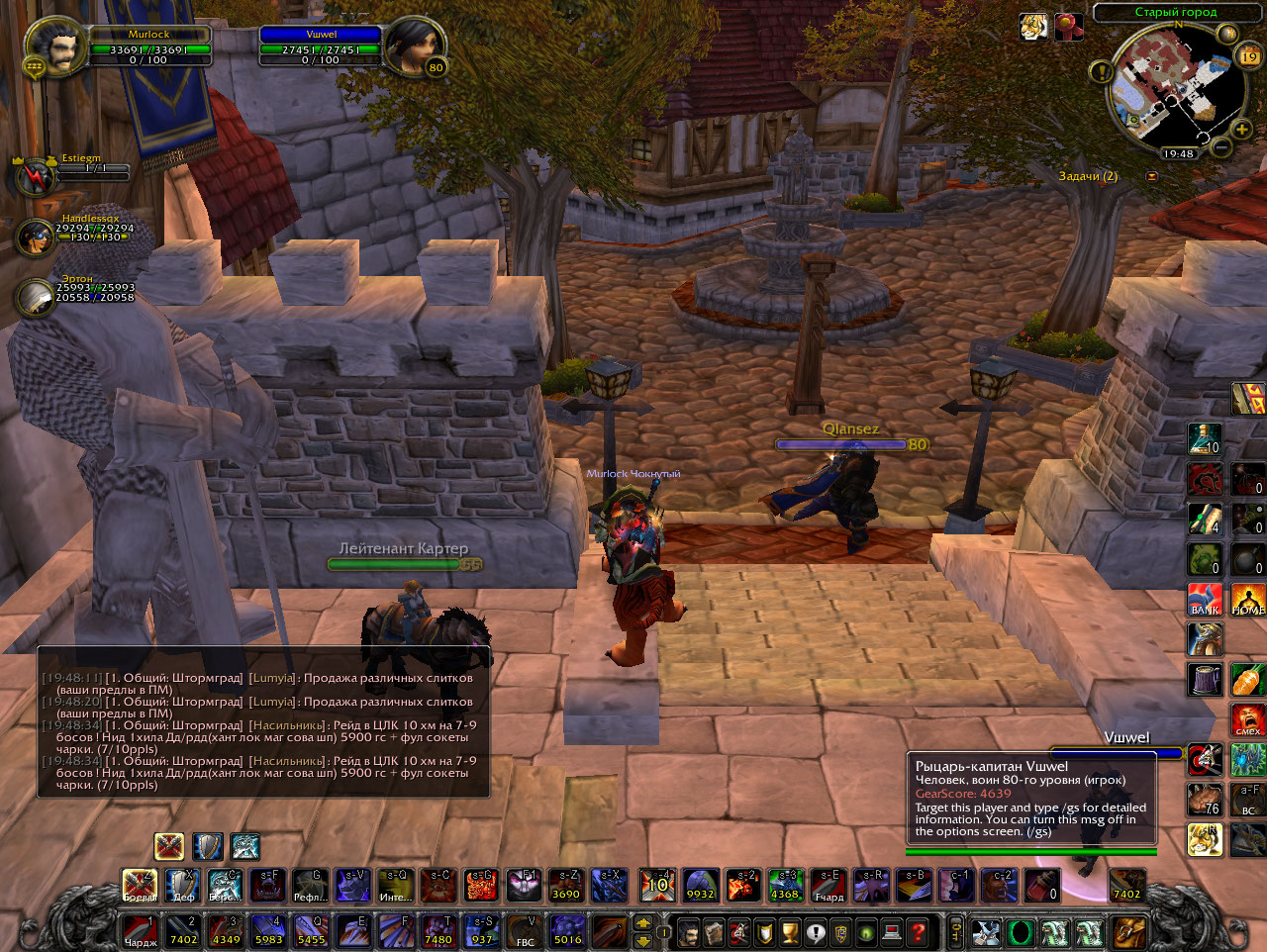The width and height of the screenshot is (1267, 952).
Task: Activate the Гчард ability slot
Action: click(828, 885)
